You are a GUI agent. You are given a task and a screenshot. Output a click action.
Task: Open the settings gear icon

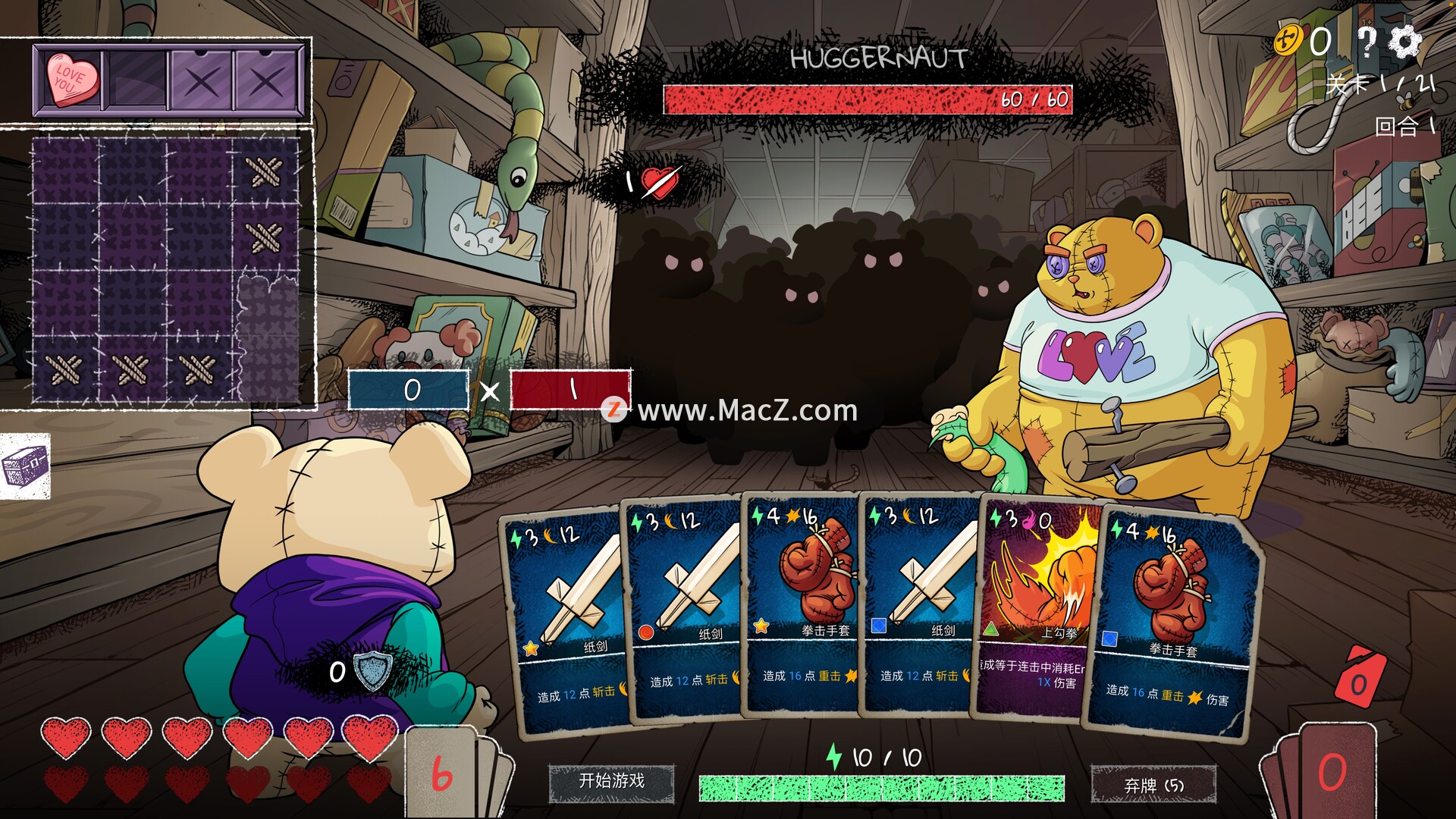point(1405,41)
